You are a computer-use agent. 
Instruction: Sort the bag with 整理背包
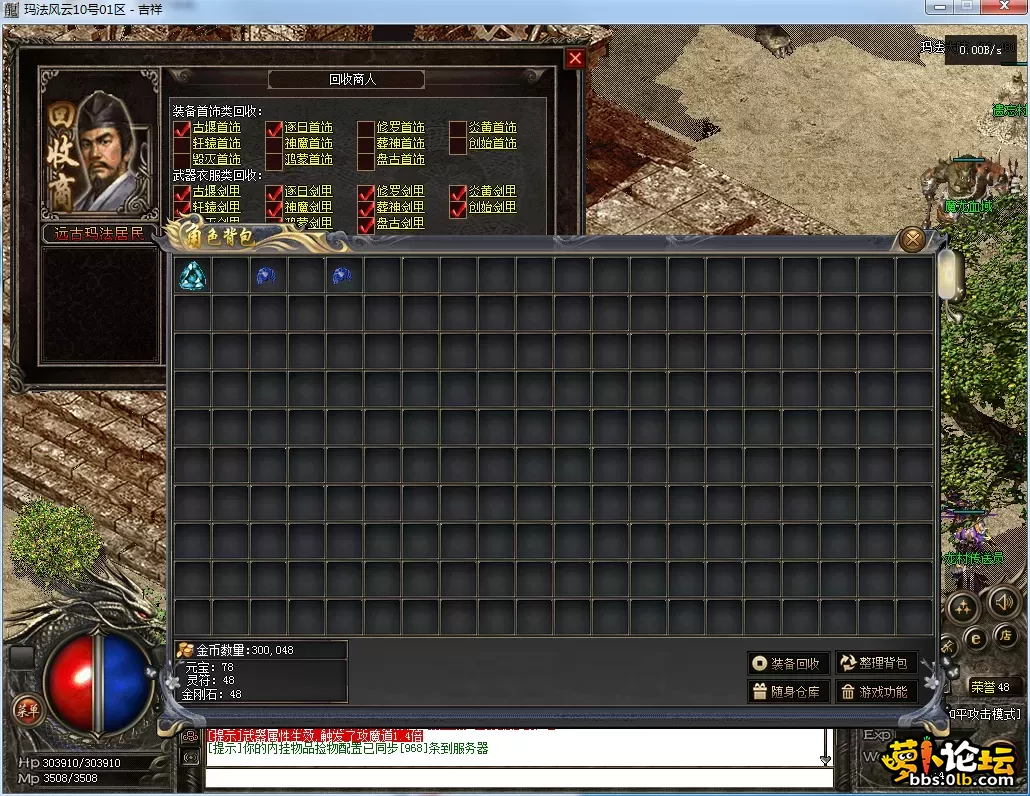(876, 663)
